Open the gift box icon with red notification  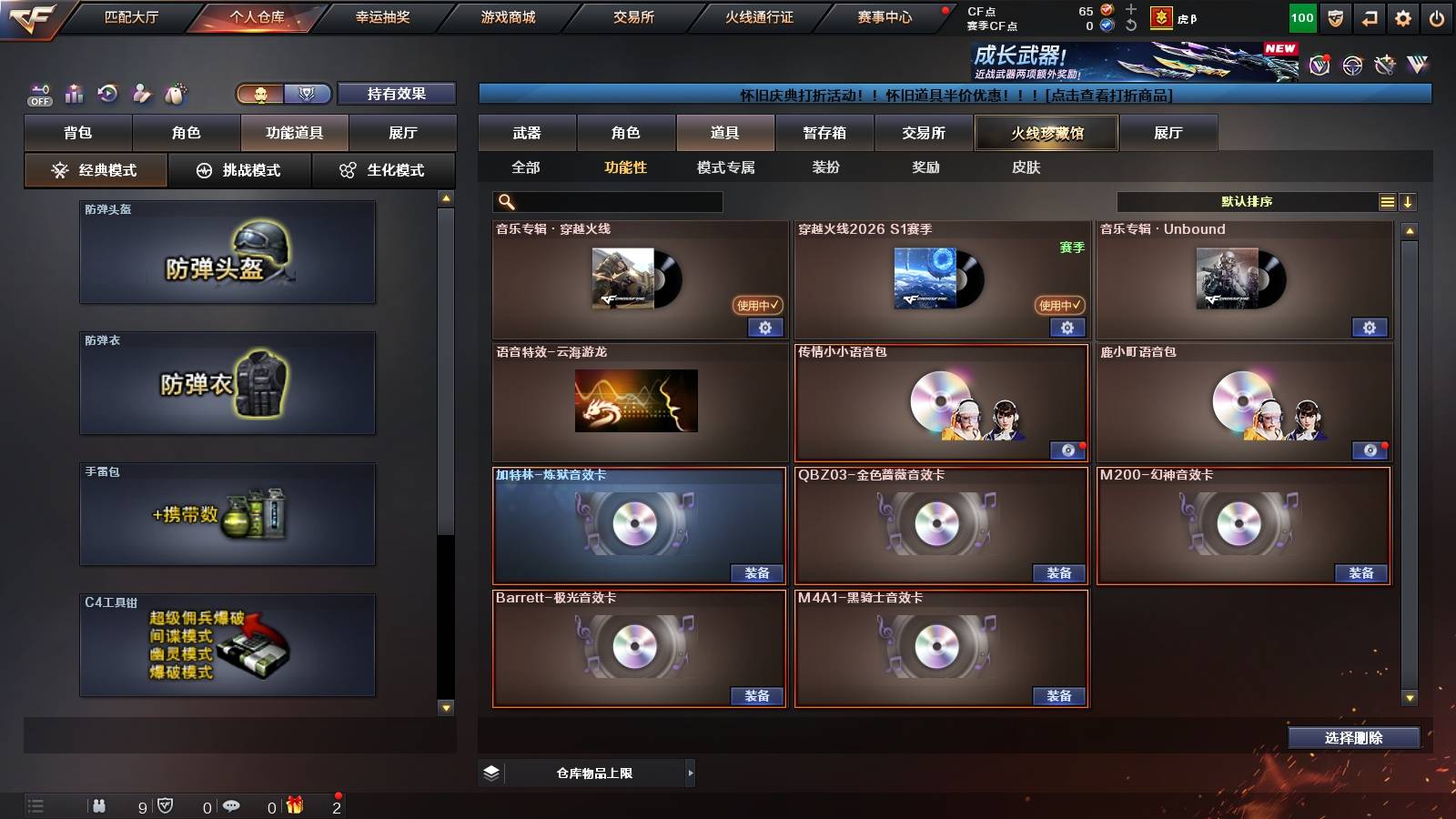[295, 804]
